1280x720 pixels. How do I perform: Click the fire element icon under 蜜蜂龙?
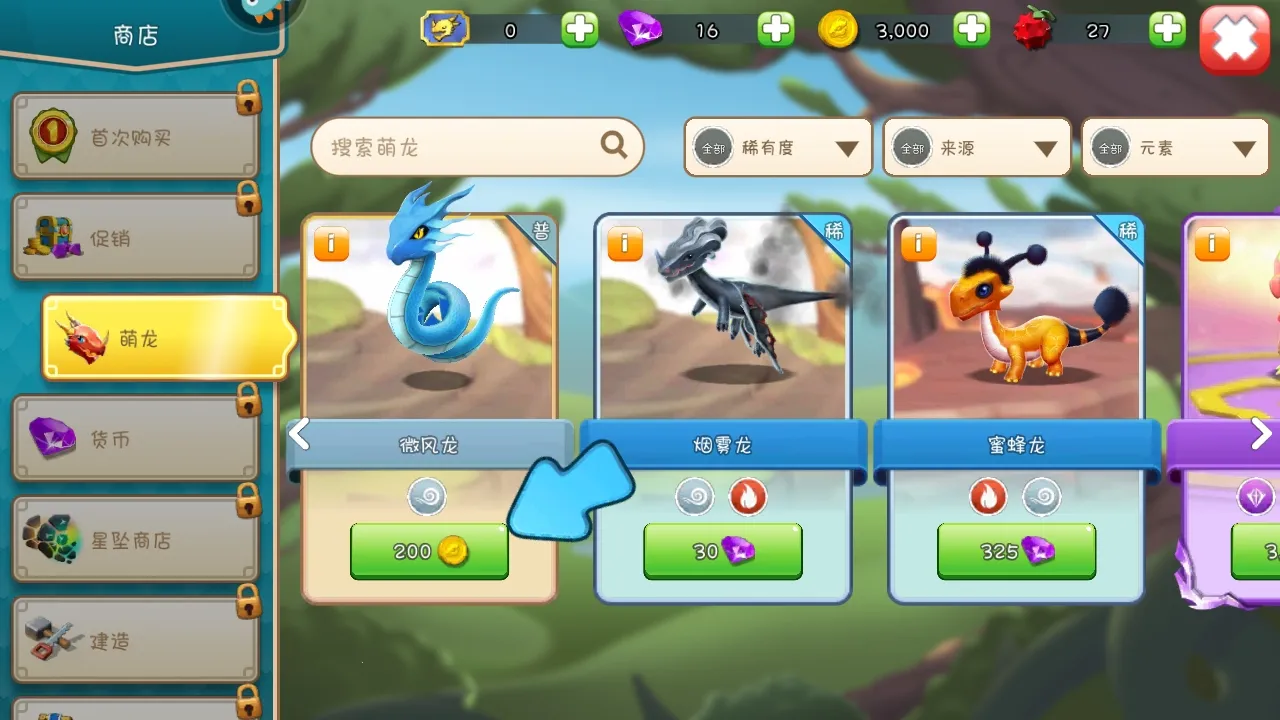(988, 497)
